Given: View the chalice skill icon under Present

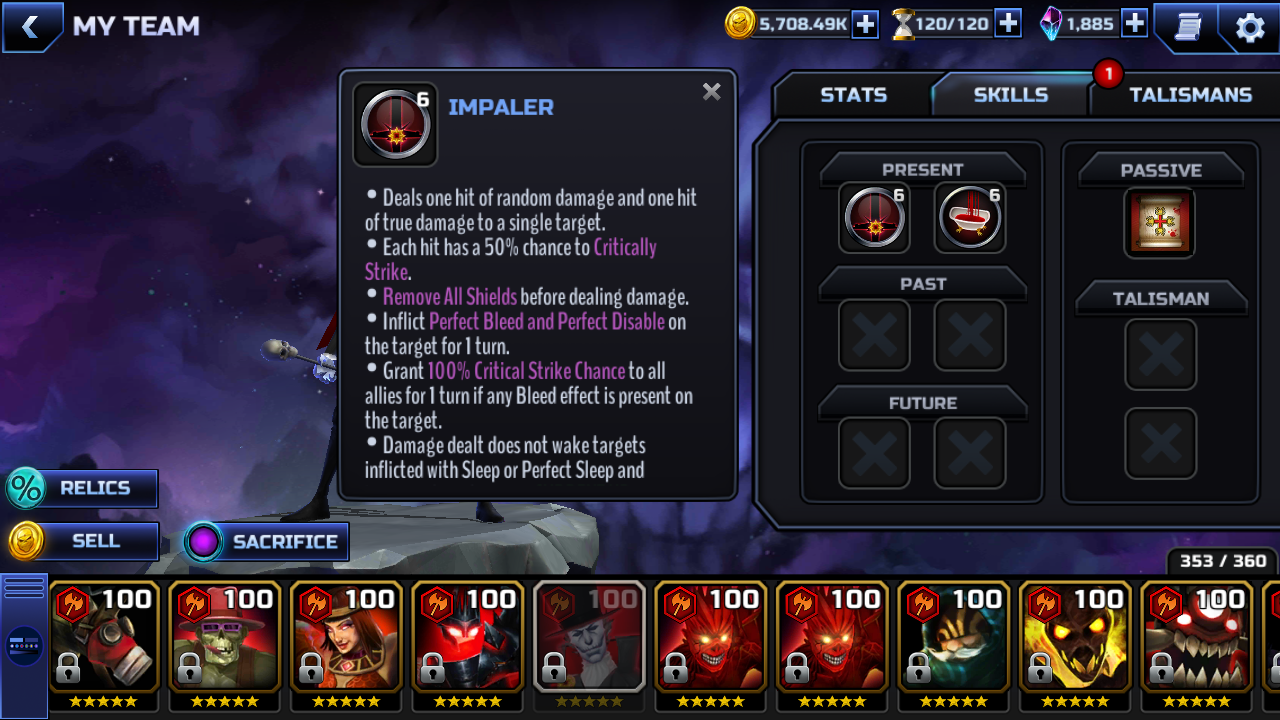Looking at the screenshot, I should pyautogui.click(x=969, y=217).
